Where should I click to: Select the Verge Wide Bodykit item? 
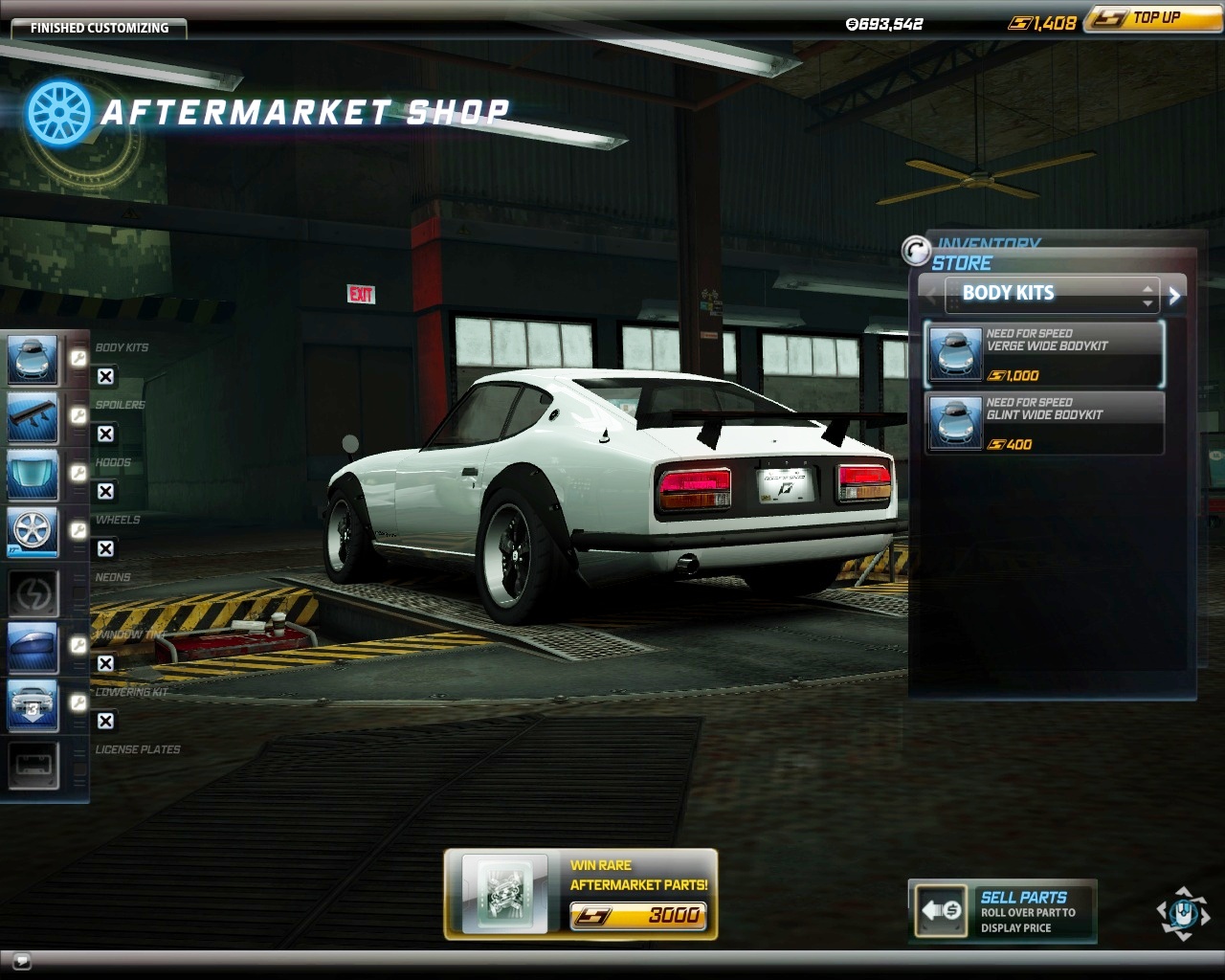click(x=1044, y=354)
